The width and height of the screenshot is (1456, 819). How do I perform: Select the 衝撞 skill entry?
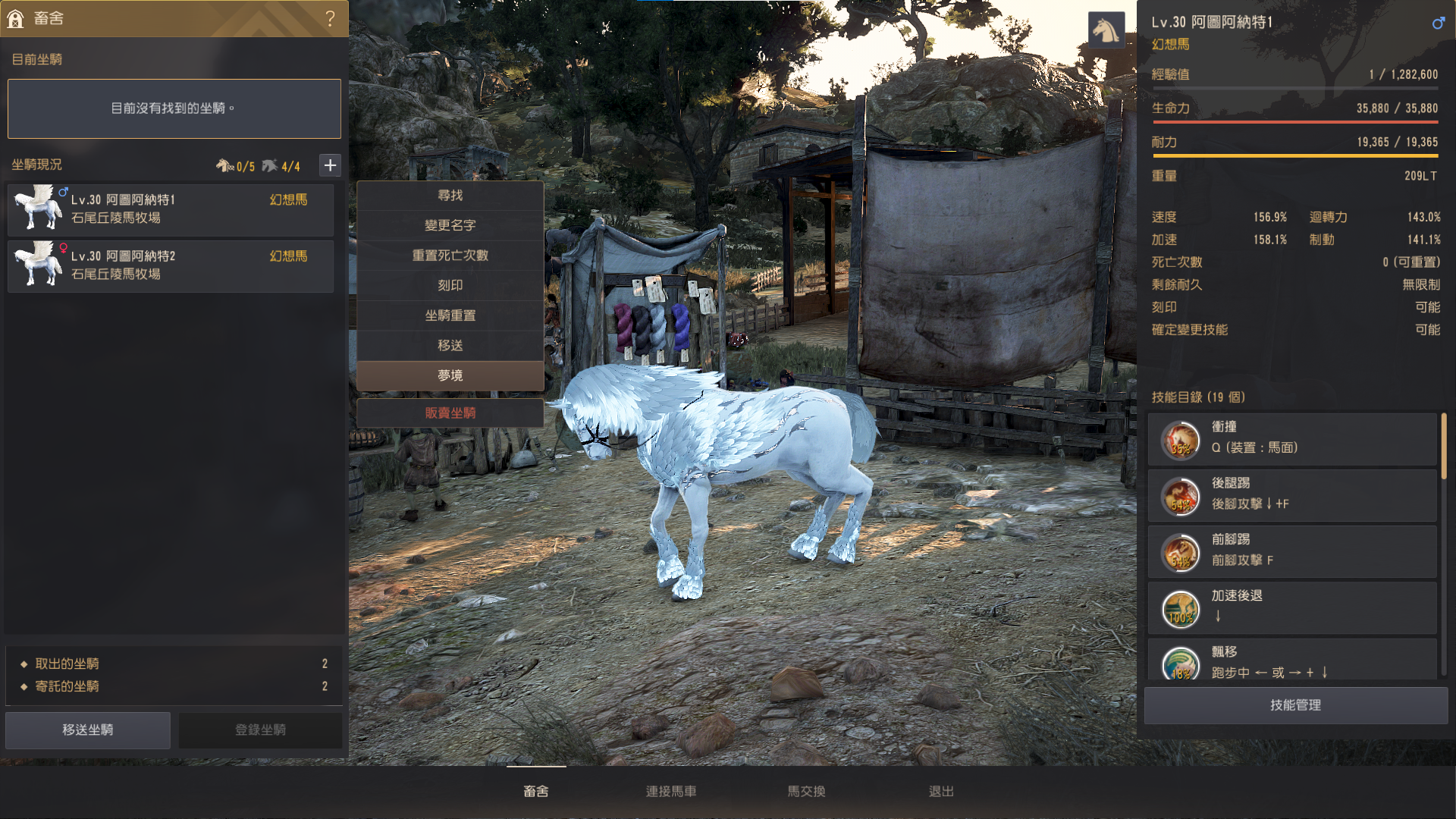[1292, 438]
